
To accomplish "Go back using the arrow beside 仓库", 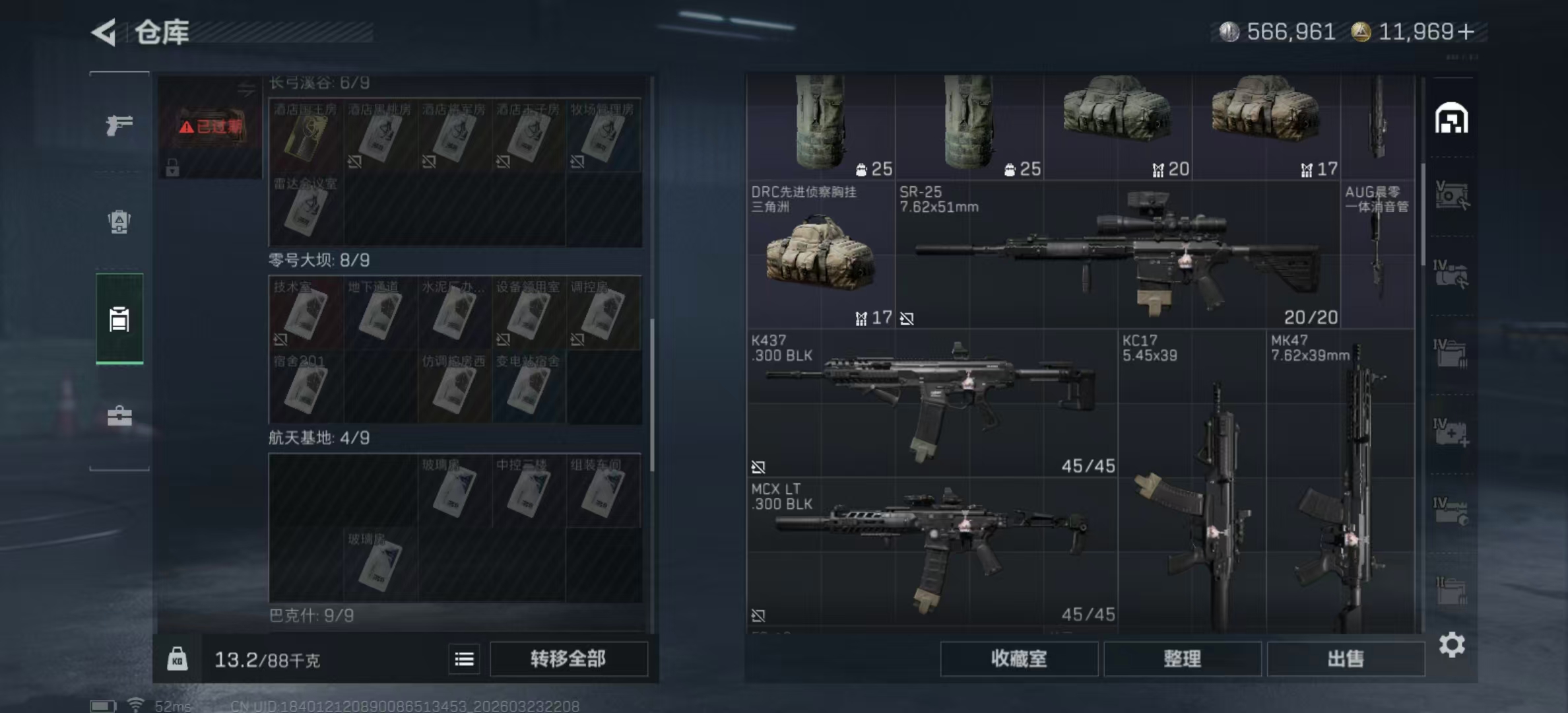I will tap(104, 32).
